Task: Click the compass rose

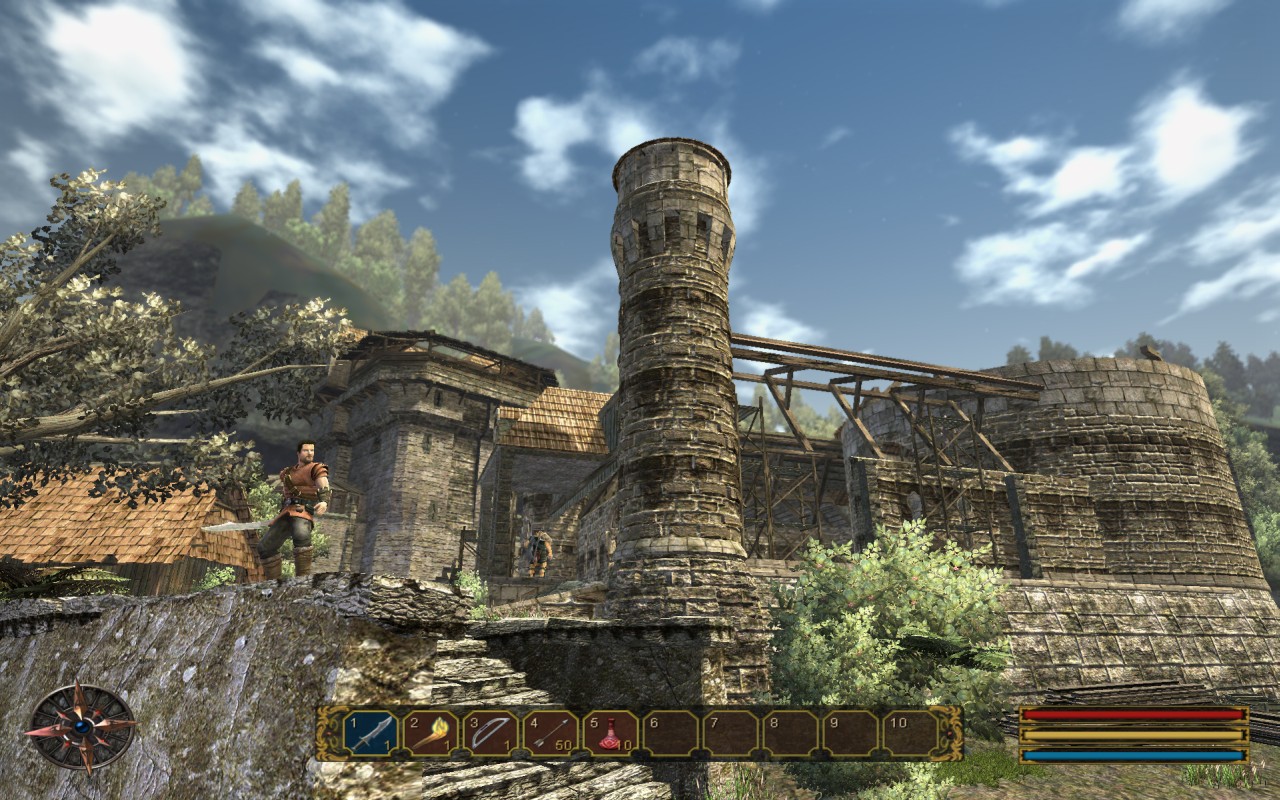Action: coord(80,727)
